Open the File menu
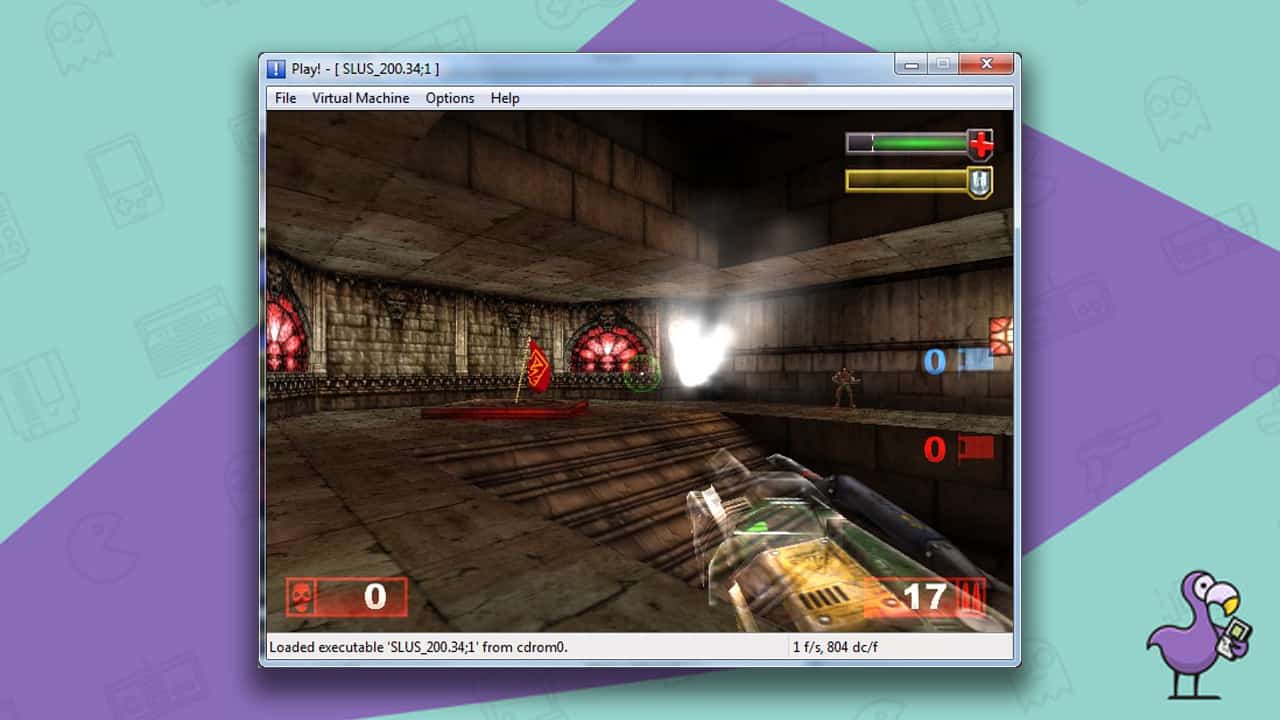 coord(285,97)
